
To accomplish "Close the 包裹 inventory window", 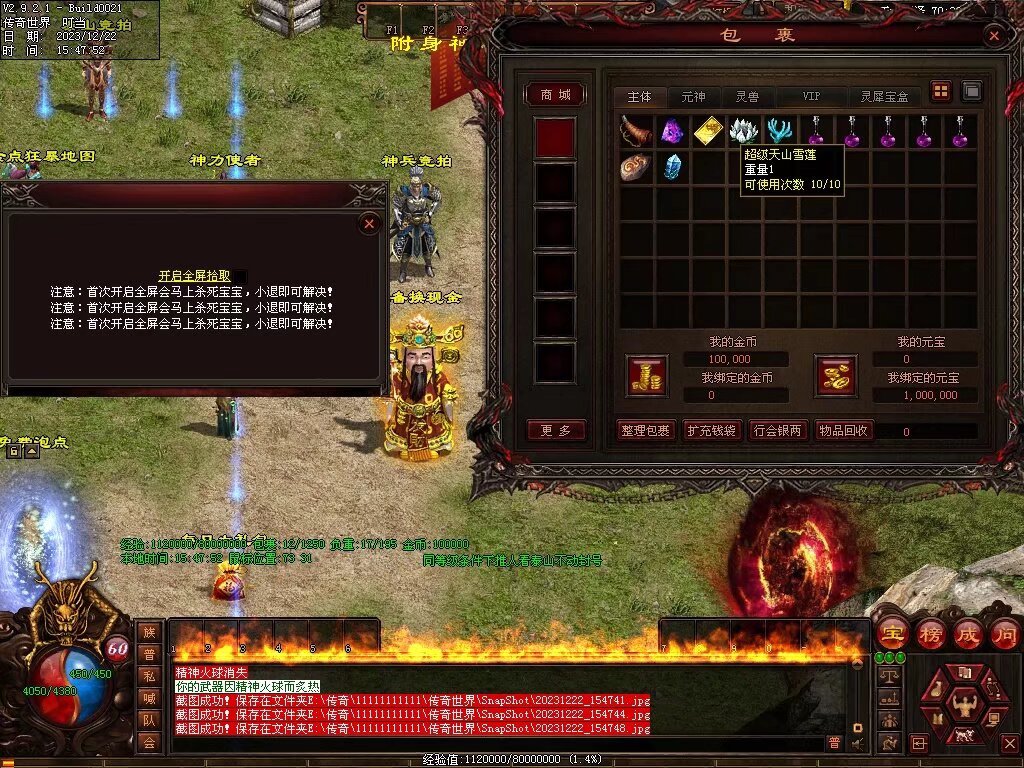I will pos(993,36).
